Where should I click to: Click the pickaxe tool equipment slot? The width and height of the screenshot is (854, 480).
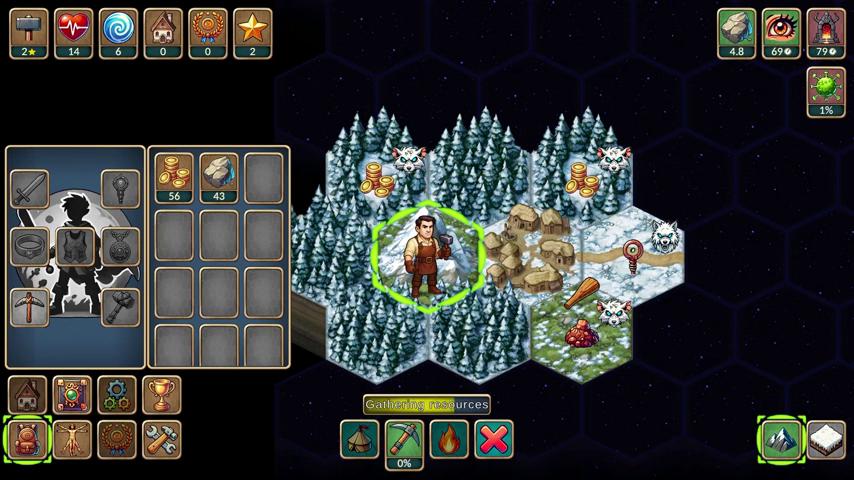coord(30,306)
